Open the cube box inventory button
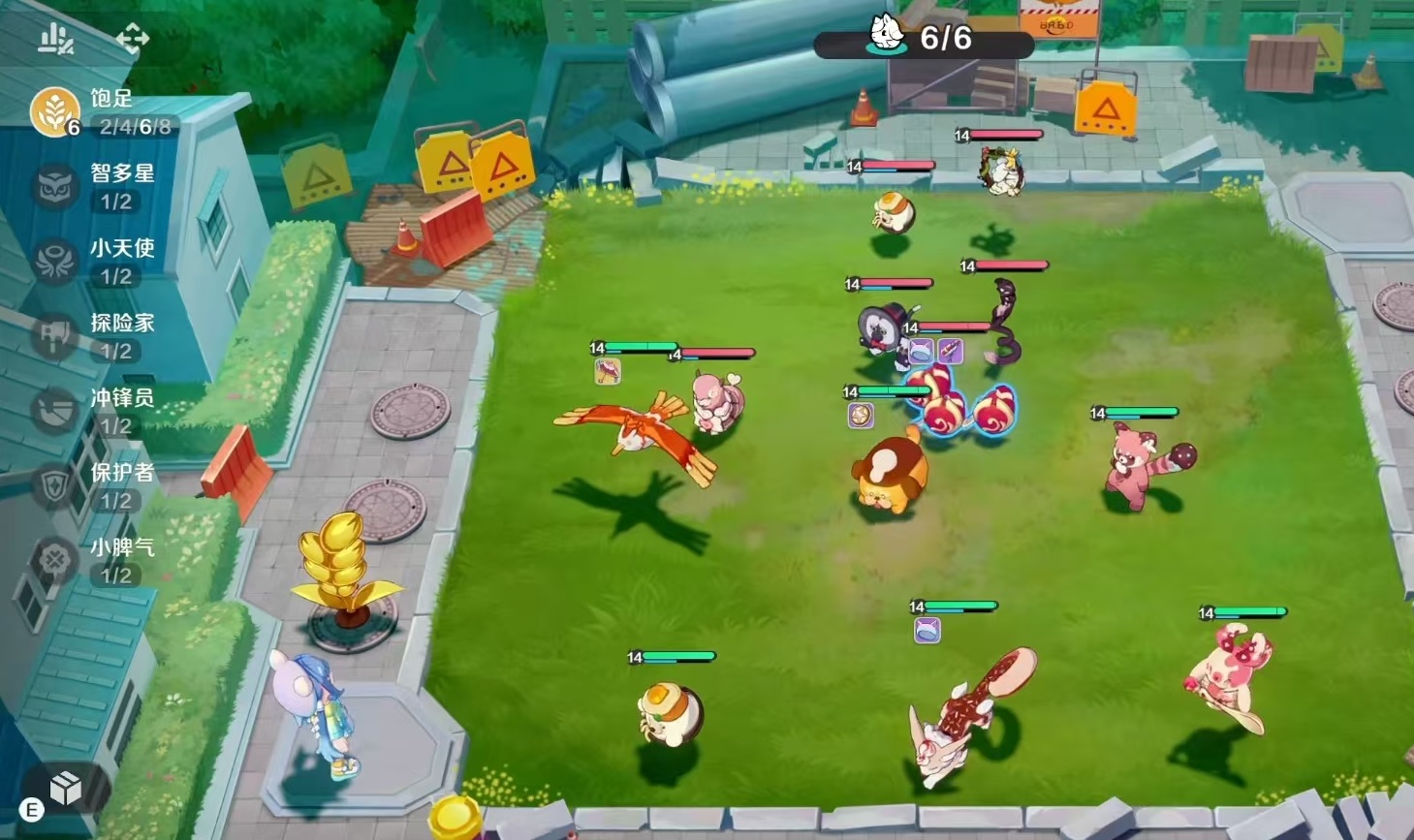Viewport: 1414px width, 840px height. [65, 789]
